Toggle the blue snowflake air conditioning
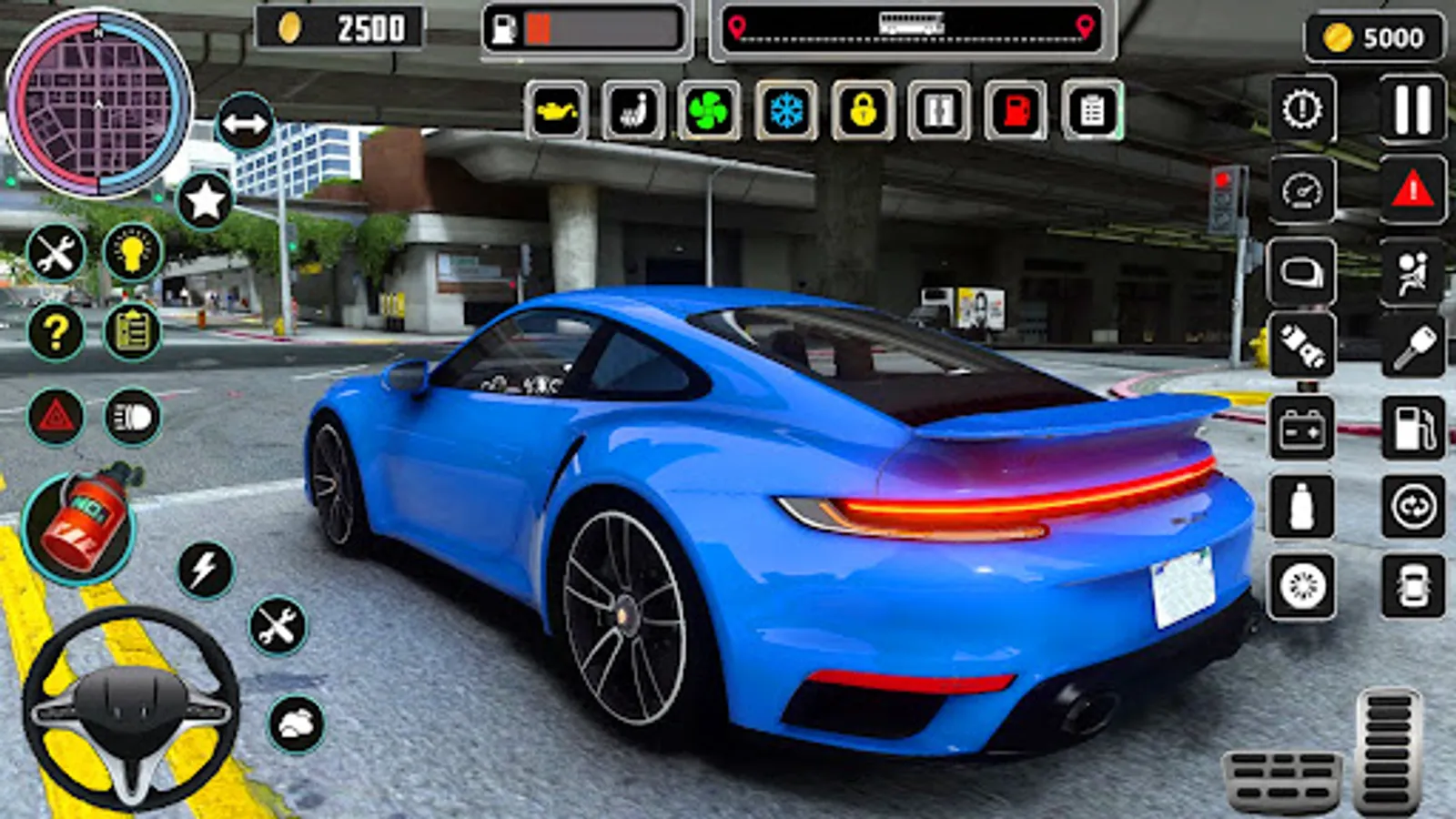The height and width of the screenshot is (819, 1456). coord(786,111)
